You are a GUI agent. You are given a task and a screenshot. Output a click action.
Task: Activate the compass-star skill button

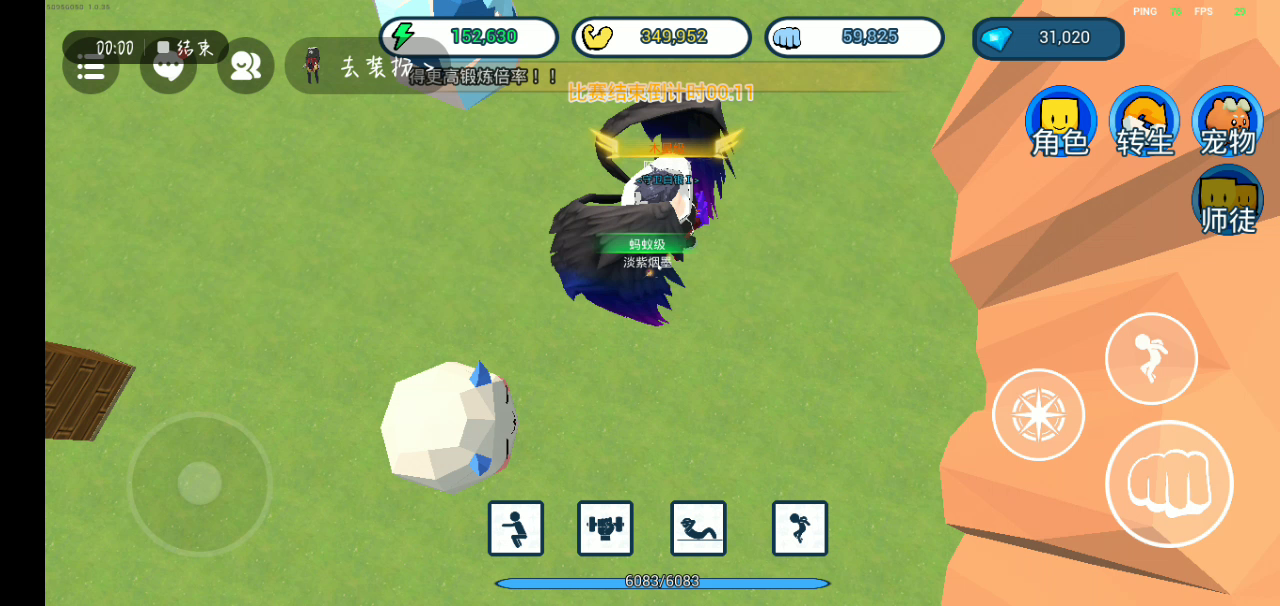click(1038, 414)
